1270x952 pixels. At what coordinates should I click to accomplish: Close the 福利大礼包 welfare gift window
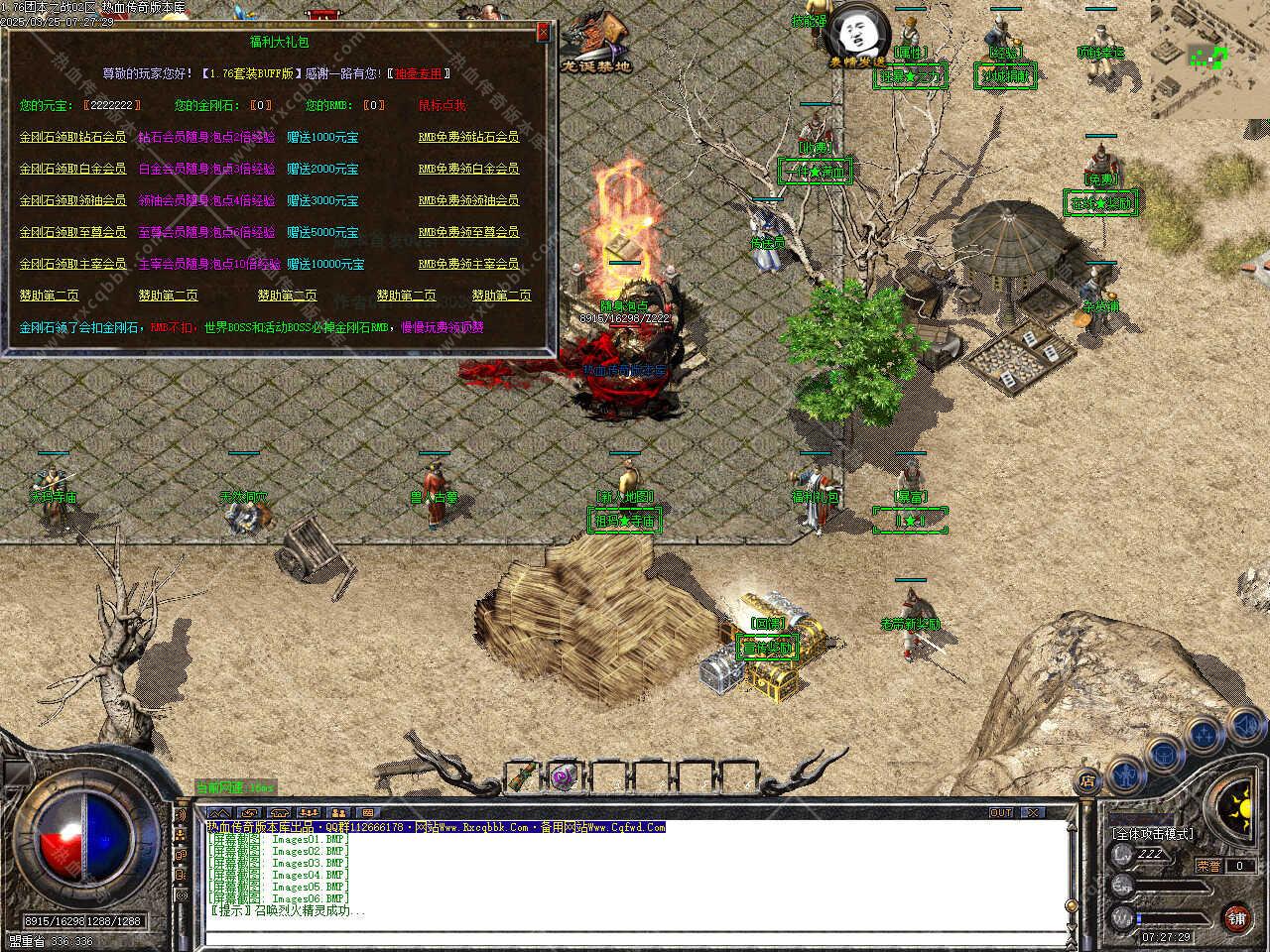coord(543,33)
